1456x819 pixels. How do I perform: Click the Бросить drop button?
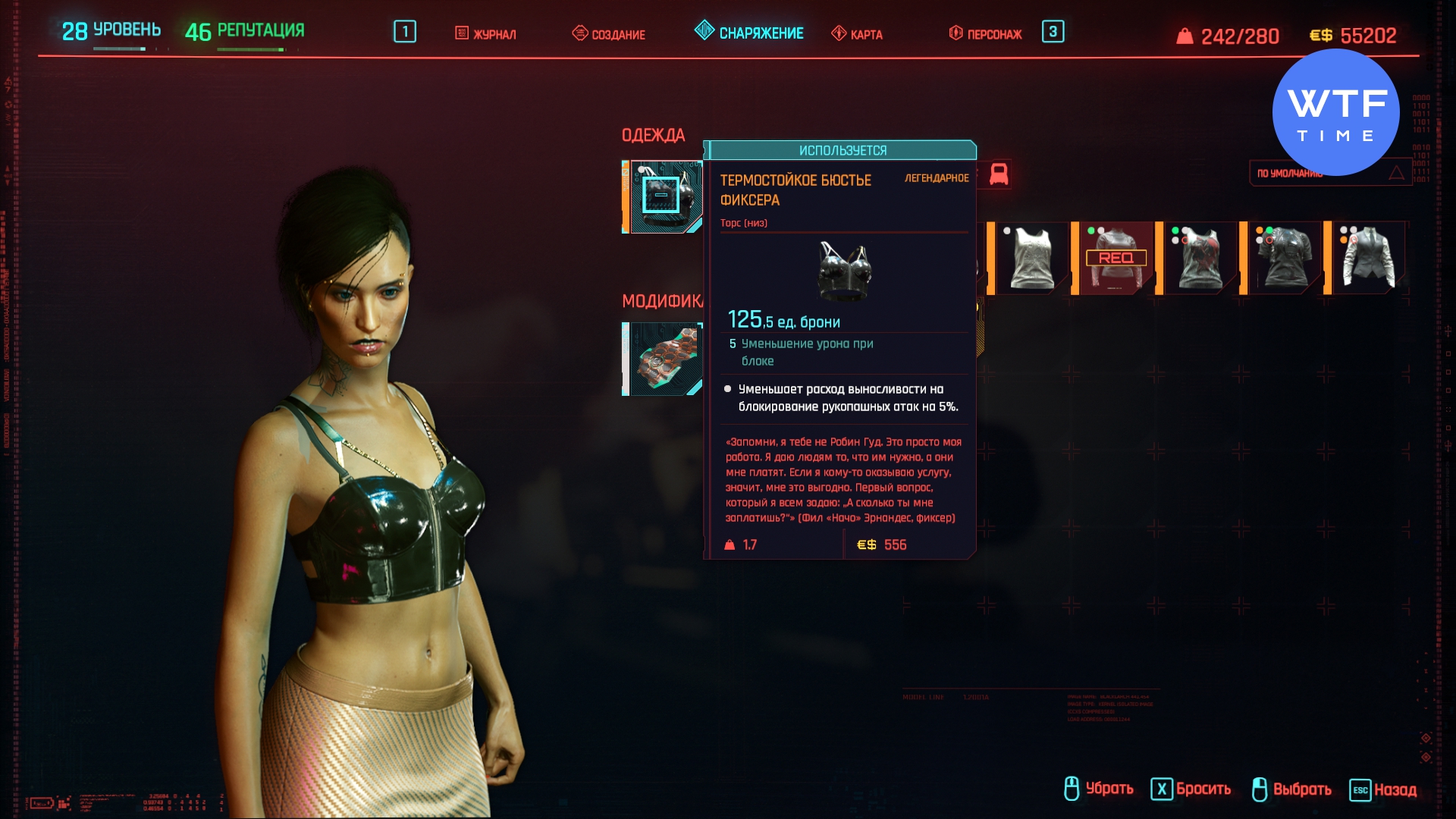[1191, 789]
